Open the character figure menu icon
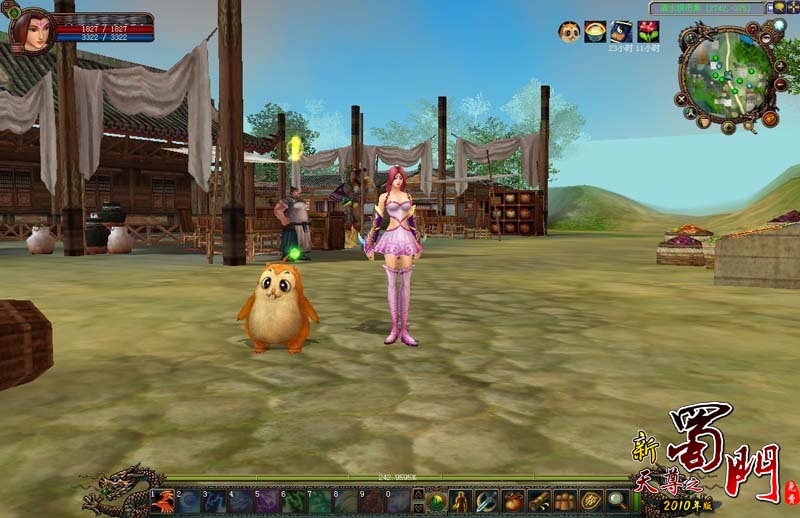 coord(461,501)
